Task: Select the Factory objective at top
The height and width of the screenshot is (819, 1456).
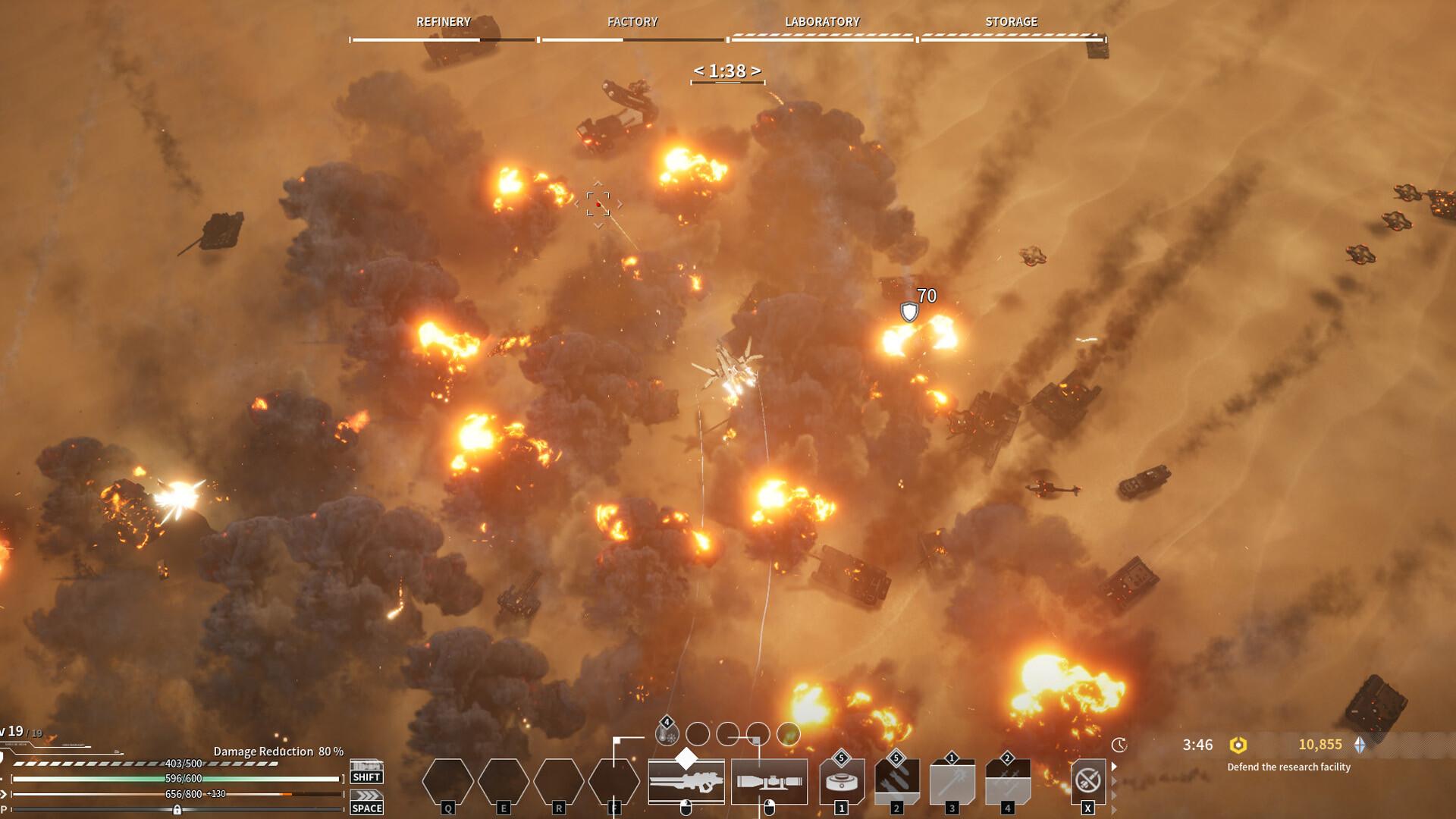Action: coord(632,22)
